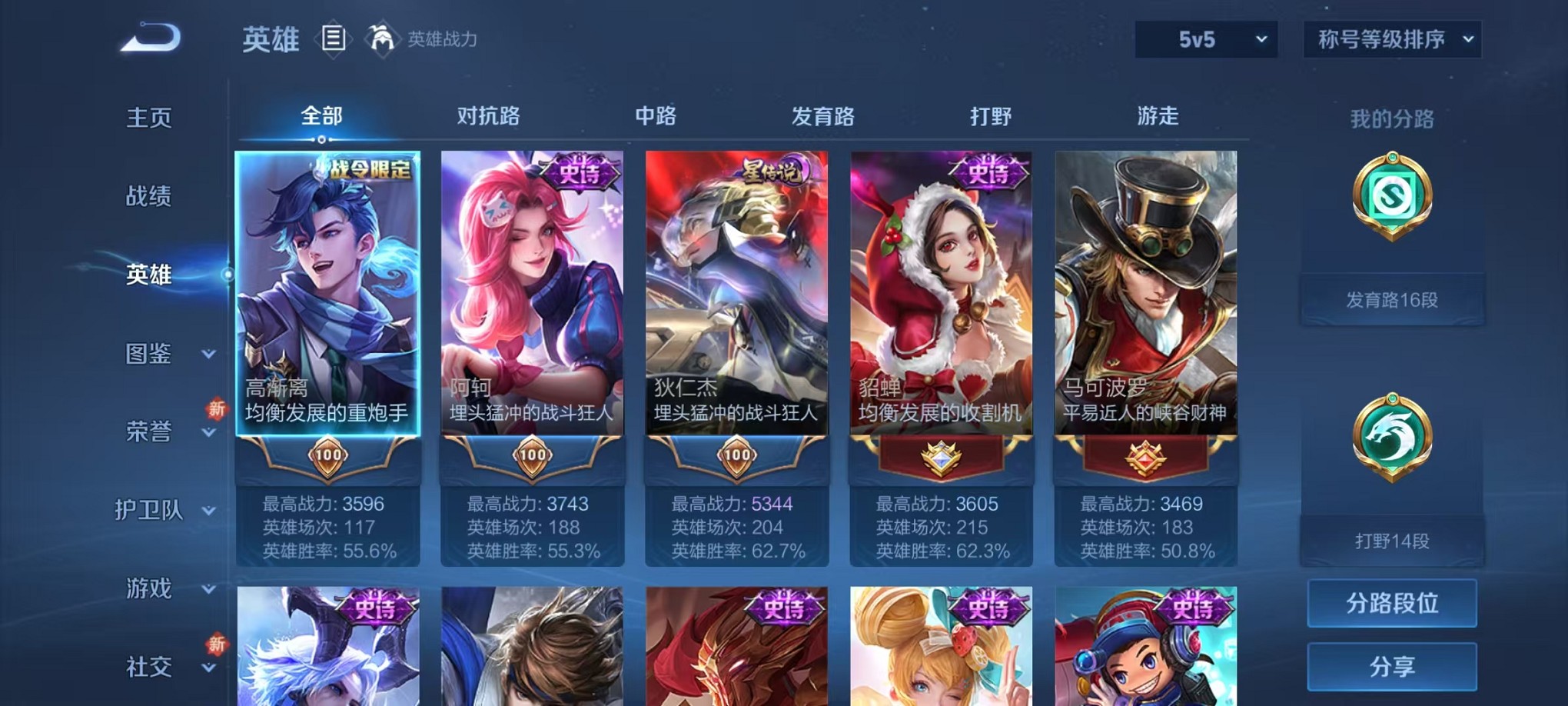This screenshot has height=706, width=1568.
Task: Click the 分享 button
Action: click(x=1391, y=664)
